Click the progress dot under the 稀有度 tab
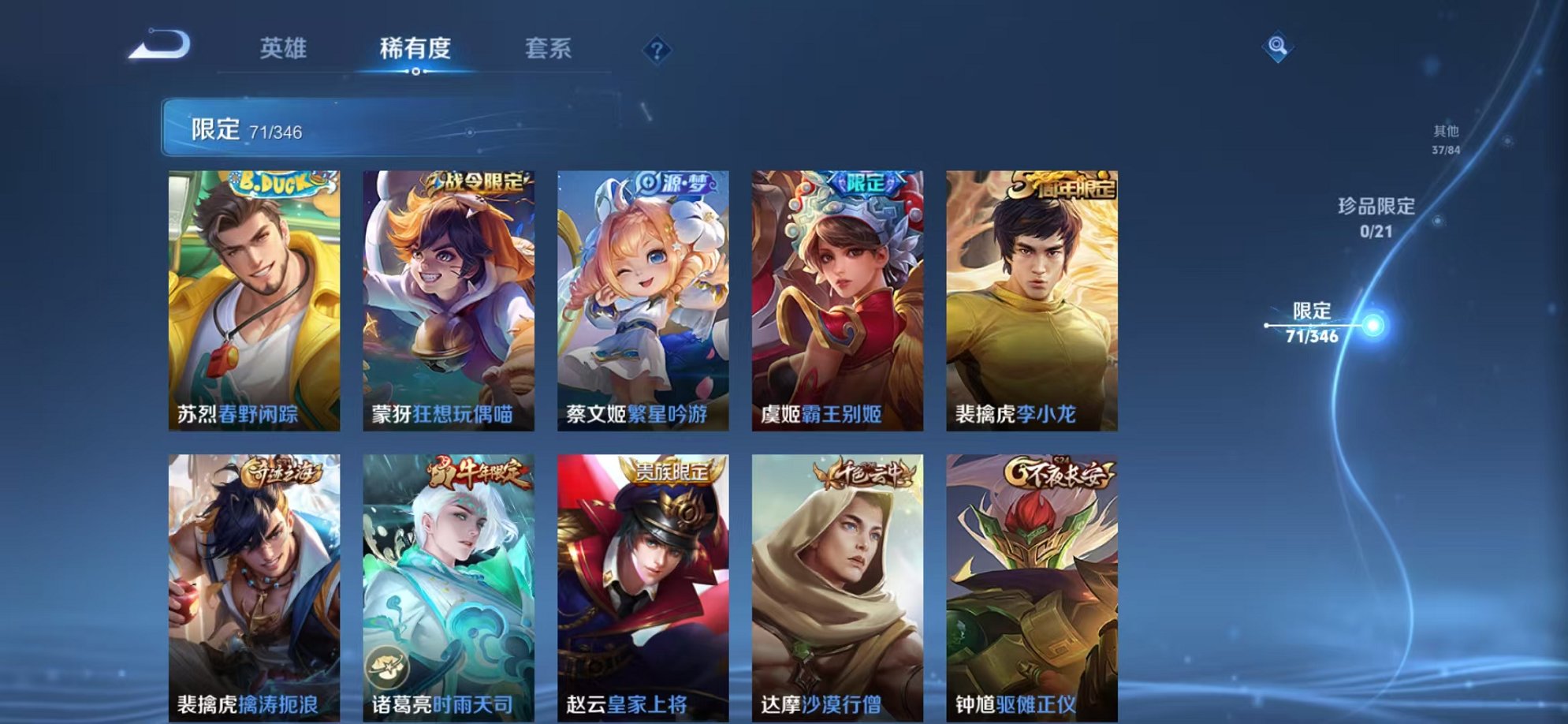Screen dimensions: 1568x724 tap(417, 72)
